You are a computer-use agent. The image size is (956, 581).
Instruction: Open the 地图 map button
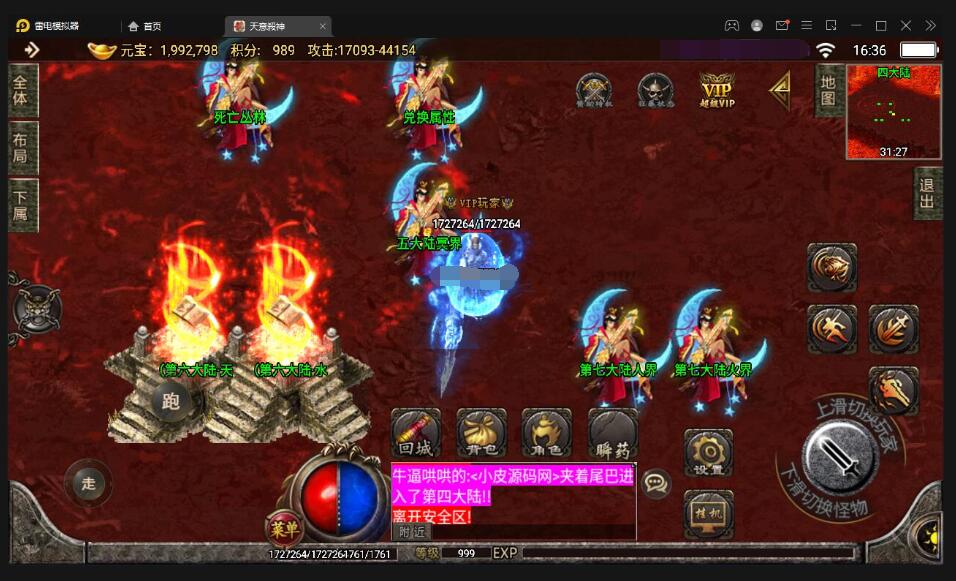coord(828,90)
